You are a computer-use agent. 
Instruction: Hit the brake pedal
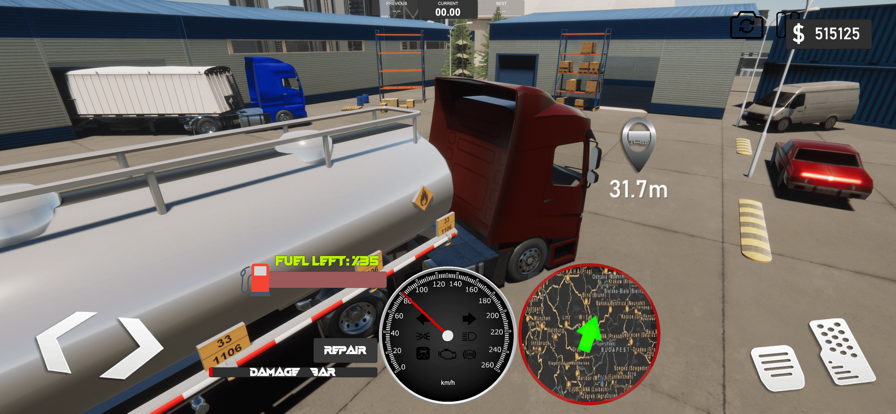coord(776,367)
